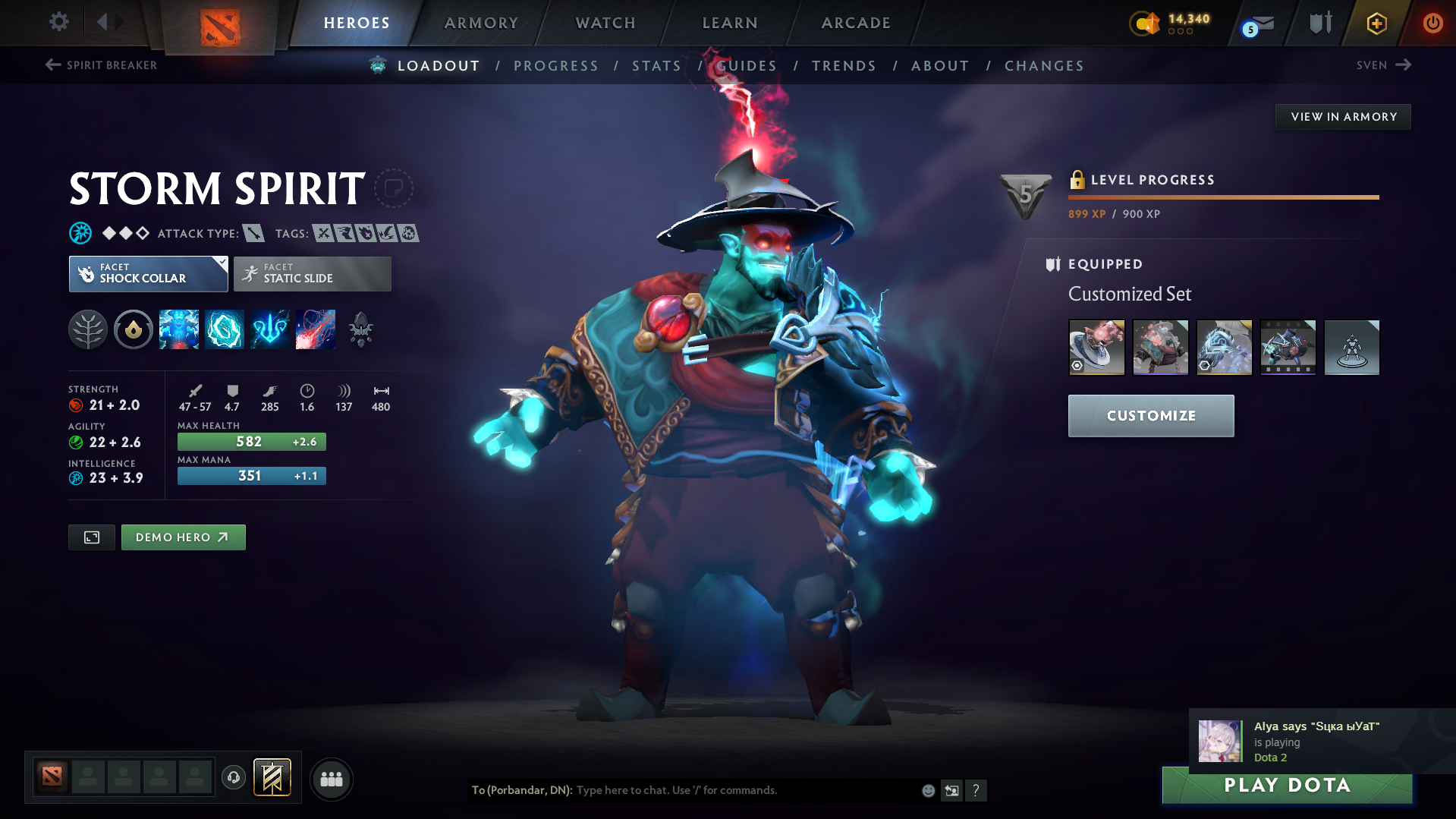Open the settings gear icon
The height and width of the screenshot is (819, 1456).
[x=58, y=23]
